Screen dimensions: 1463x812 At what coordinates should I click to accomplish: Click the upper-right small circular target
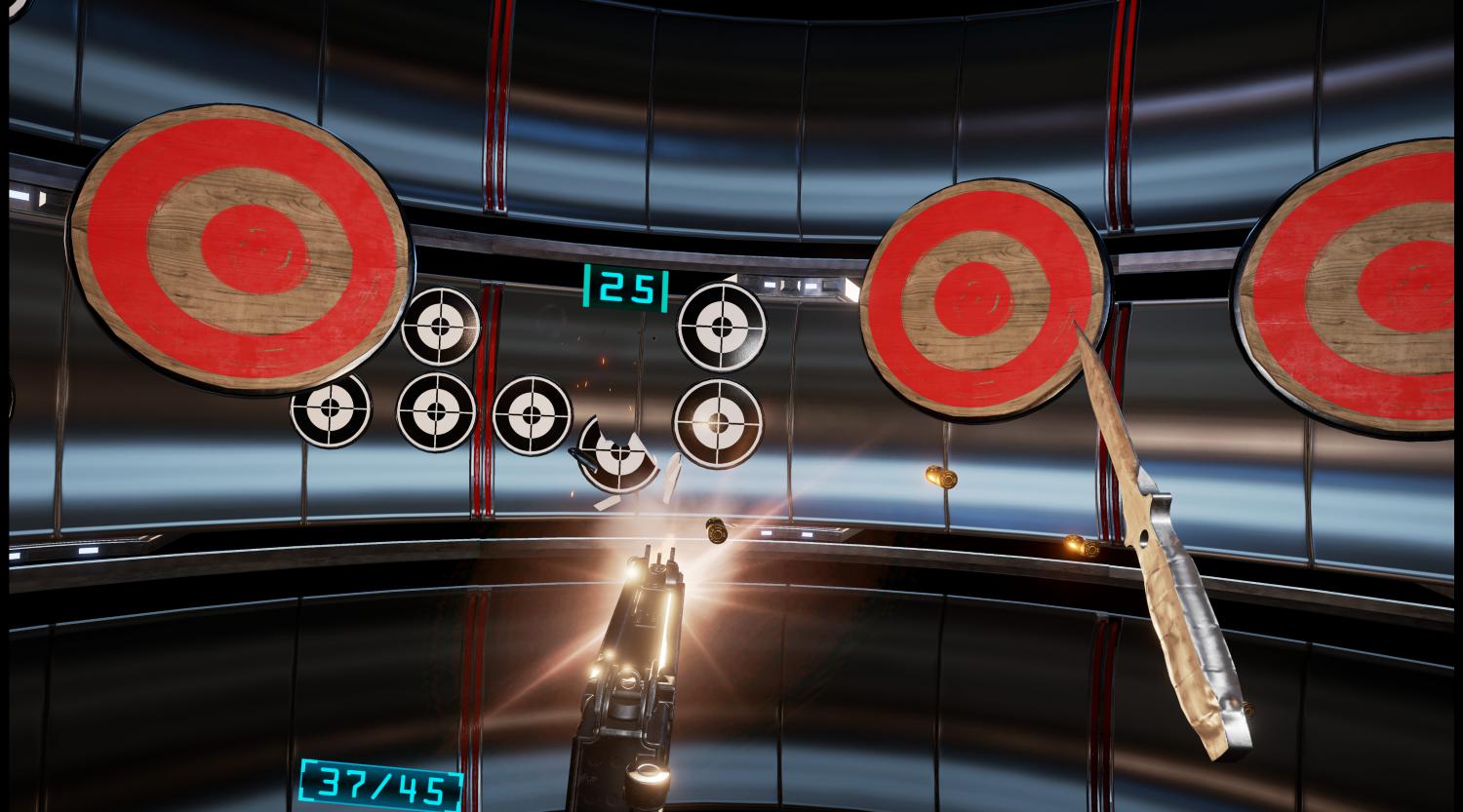pyautogui.click(x=722, y=327)
